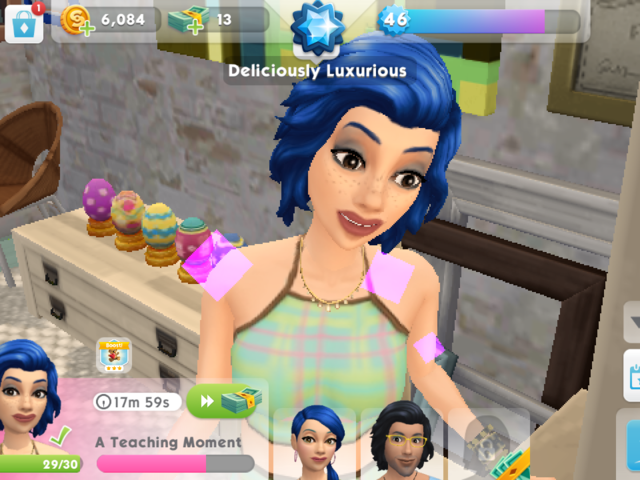Open the active Sim's portrait

click(x=30, y=405)
